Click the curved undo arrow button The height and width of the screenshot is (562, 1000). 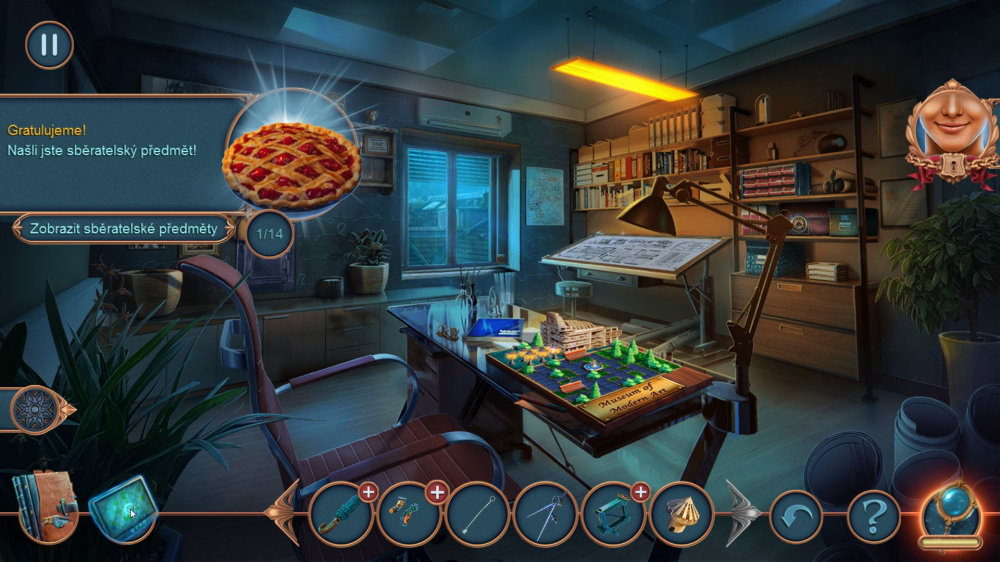(796, 516)
